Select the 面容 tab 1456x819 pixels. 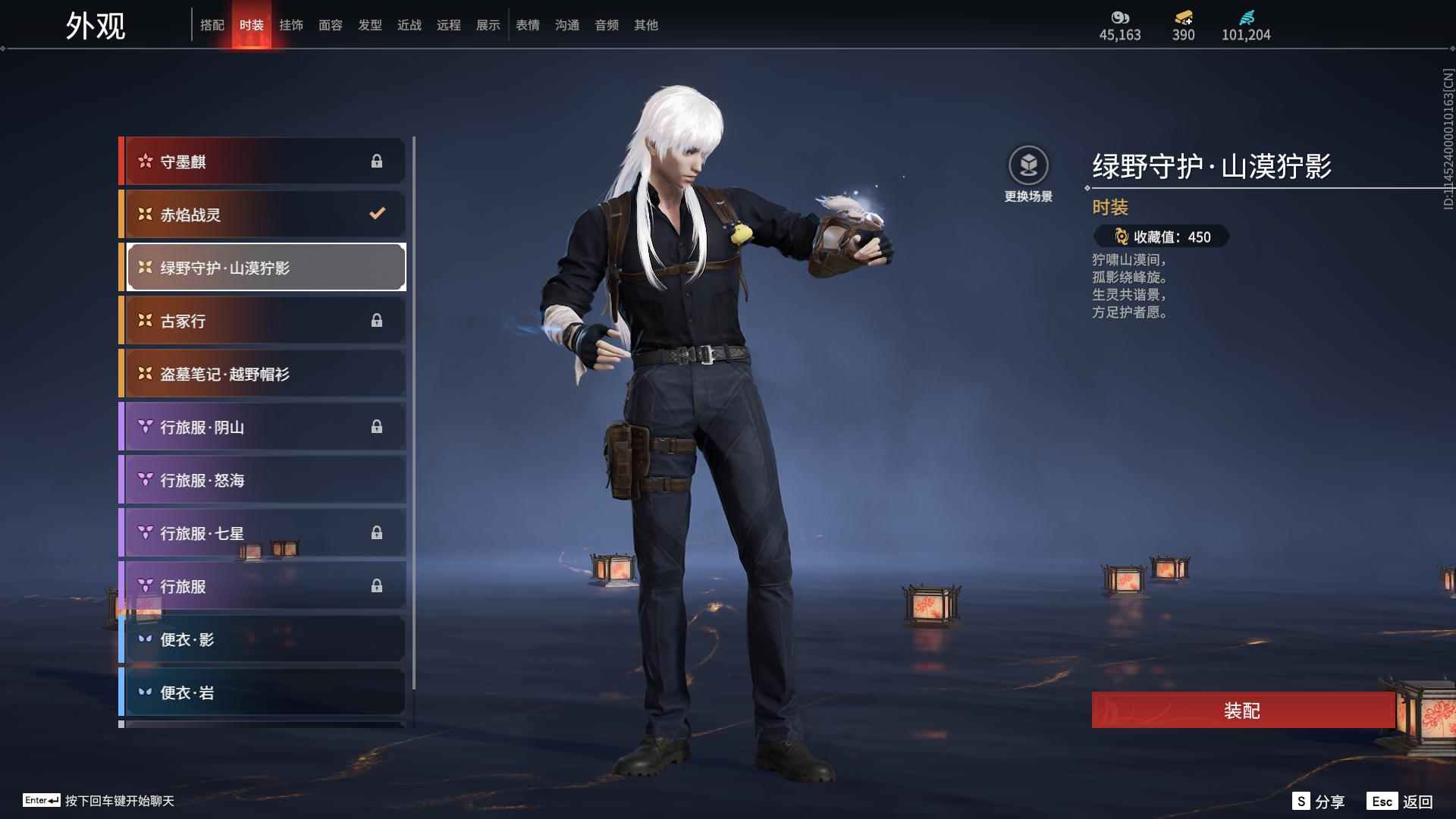(x=330, y=25)
